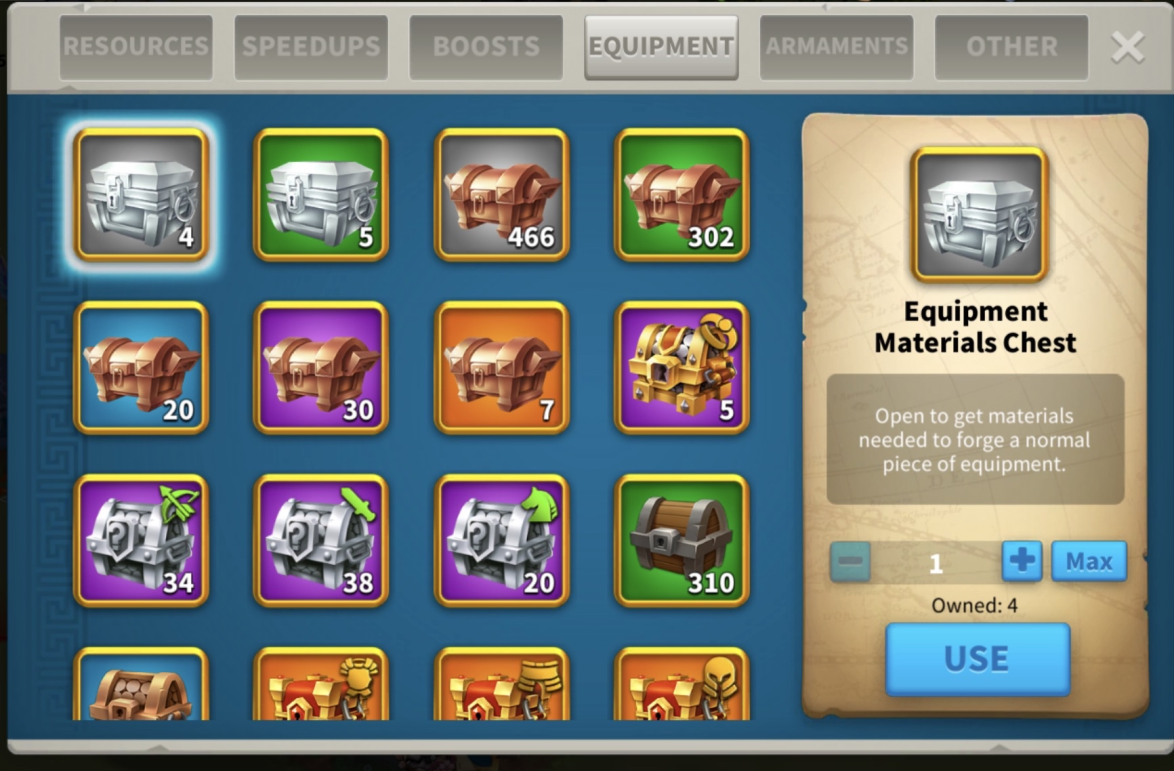The width and height of the screenshot is (1174, 771).
Task: Use the Equipment Materials Chest
Action: [977, 659]
